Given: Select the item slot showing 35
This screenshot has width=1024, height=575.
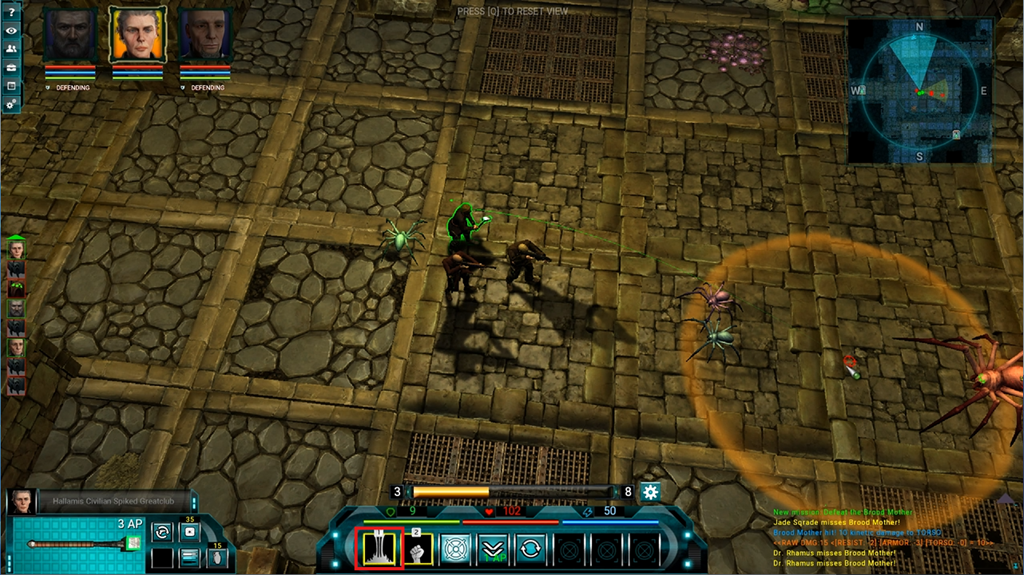Looking at the screenshot, I should (189, 531).
